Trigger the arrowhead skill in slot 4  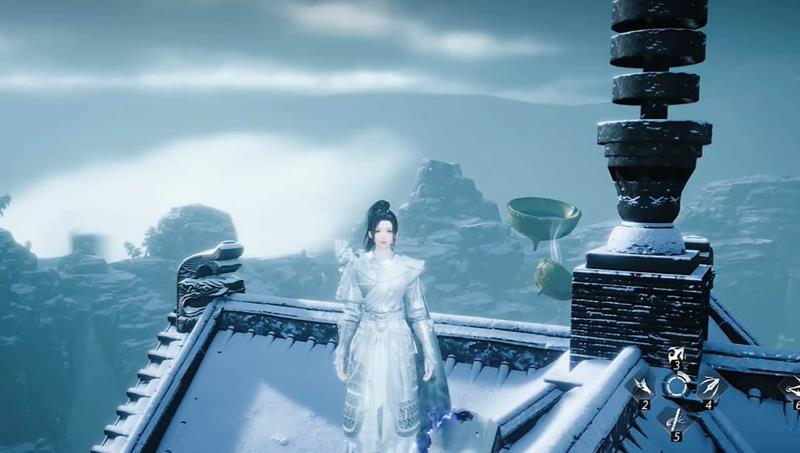pyautogui.click(x=711, y=387)
